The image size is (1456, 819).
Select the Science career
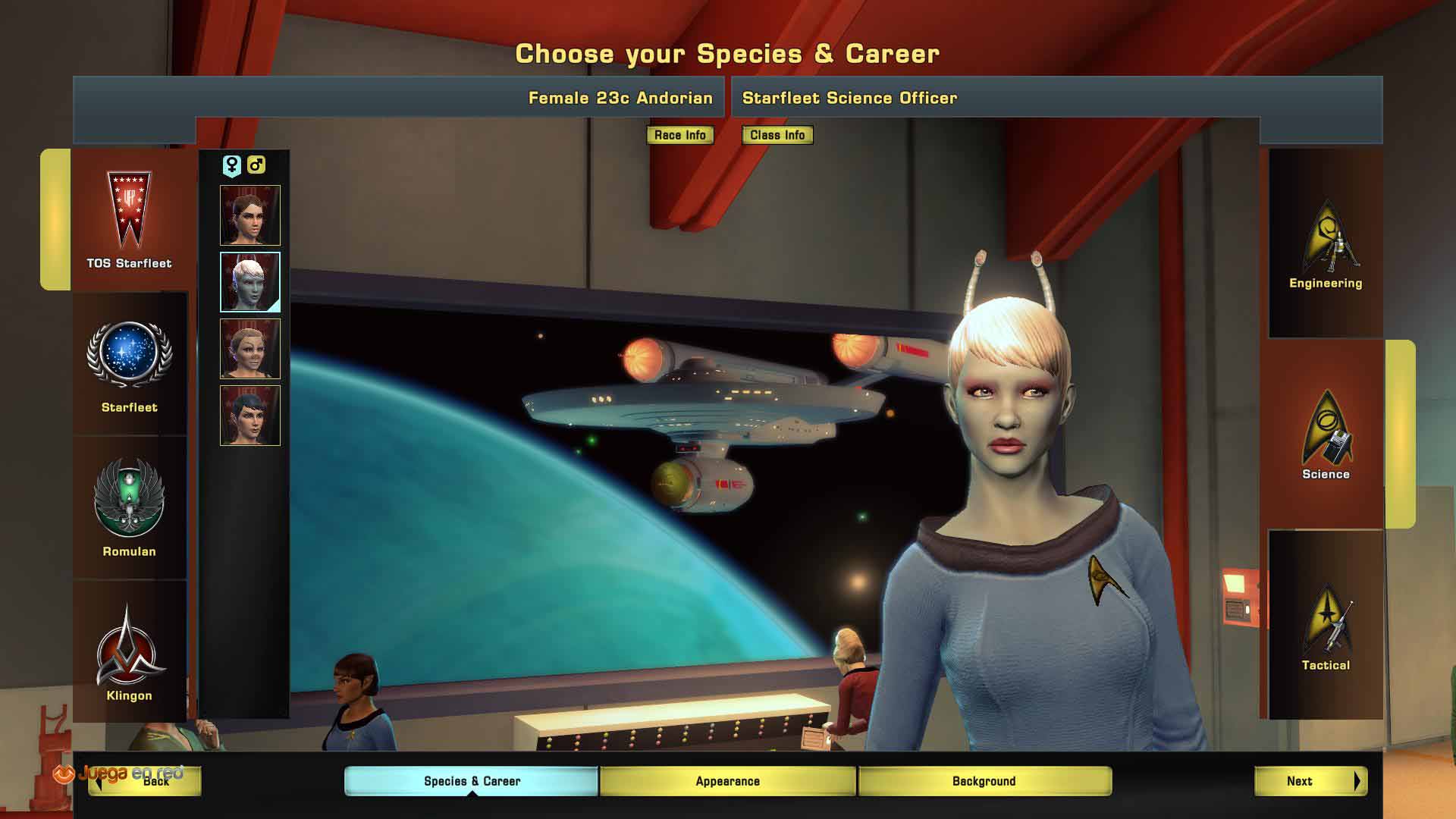[x=1326, y=435]
